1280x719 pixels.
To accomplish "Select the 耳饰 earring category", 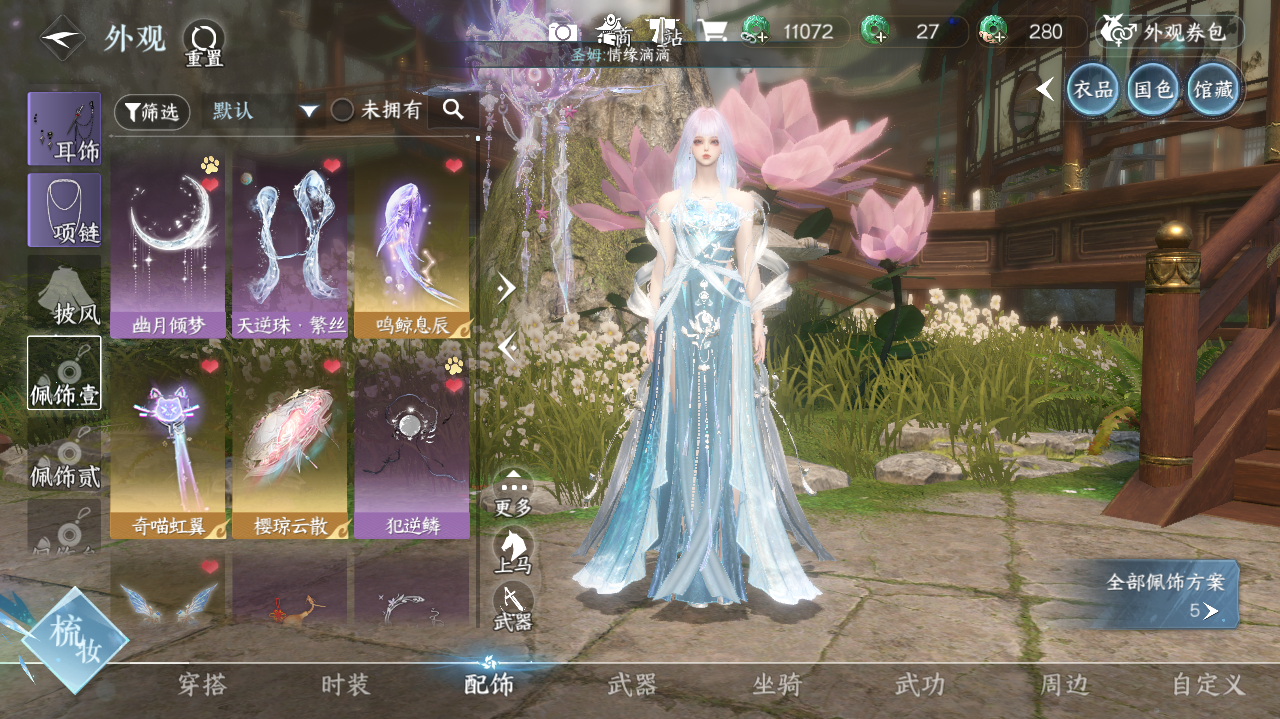I will (64, 129).
